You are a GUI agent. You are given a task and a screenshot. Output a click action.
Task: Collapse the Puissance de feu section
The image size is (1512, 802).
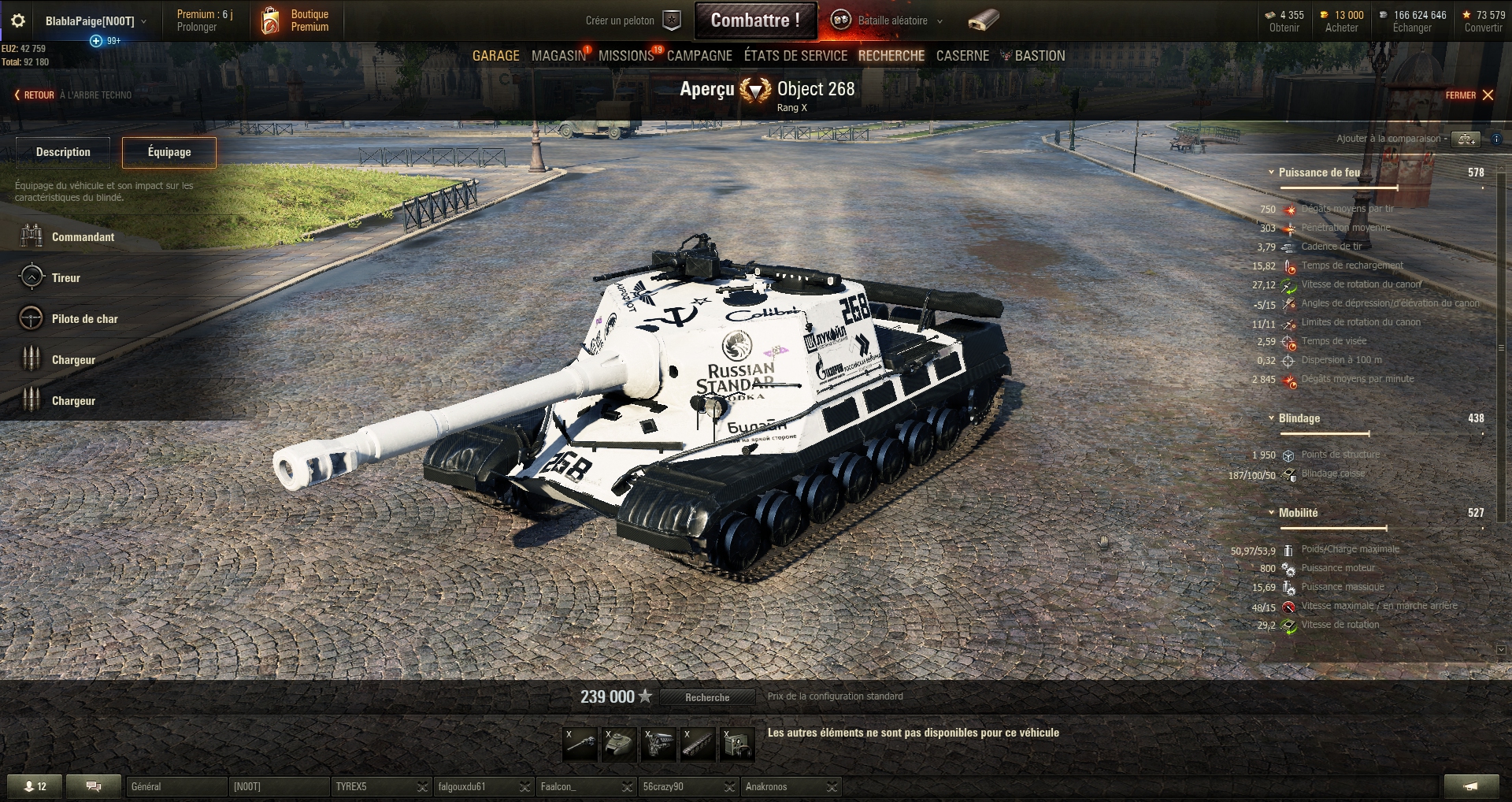tap(1270, 173)
